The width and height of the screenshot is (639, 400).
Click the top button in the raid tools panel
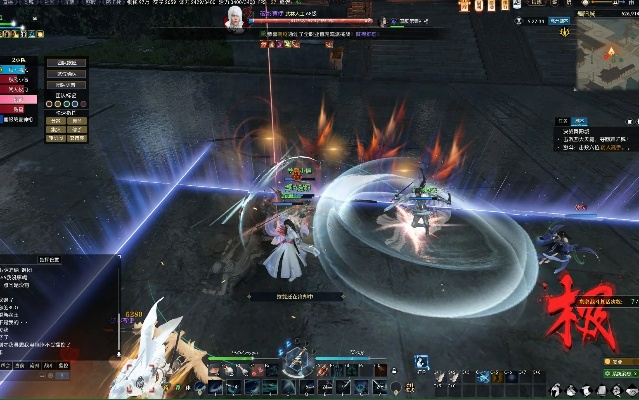pyautogui.click(x=67, y=63)
